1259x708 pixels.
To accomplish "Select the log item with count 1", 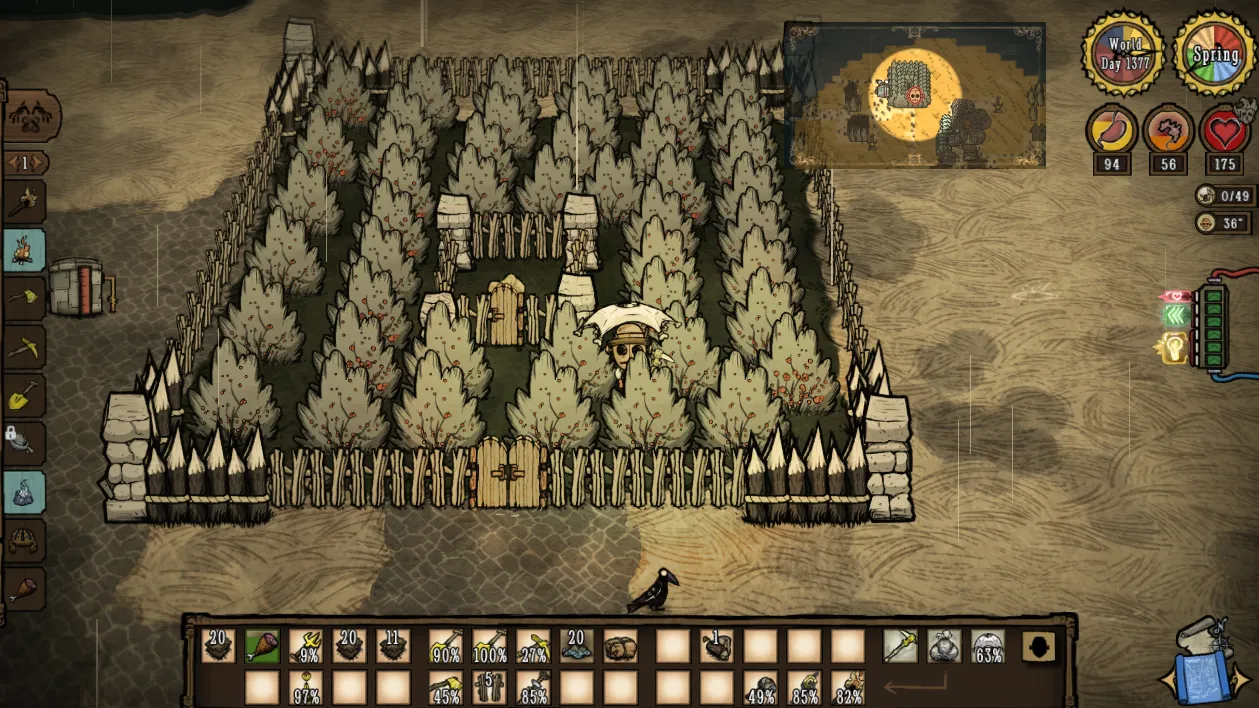I will coord(715,645).
